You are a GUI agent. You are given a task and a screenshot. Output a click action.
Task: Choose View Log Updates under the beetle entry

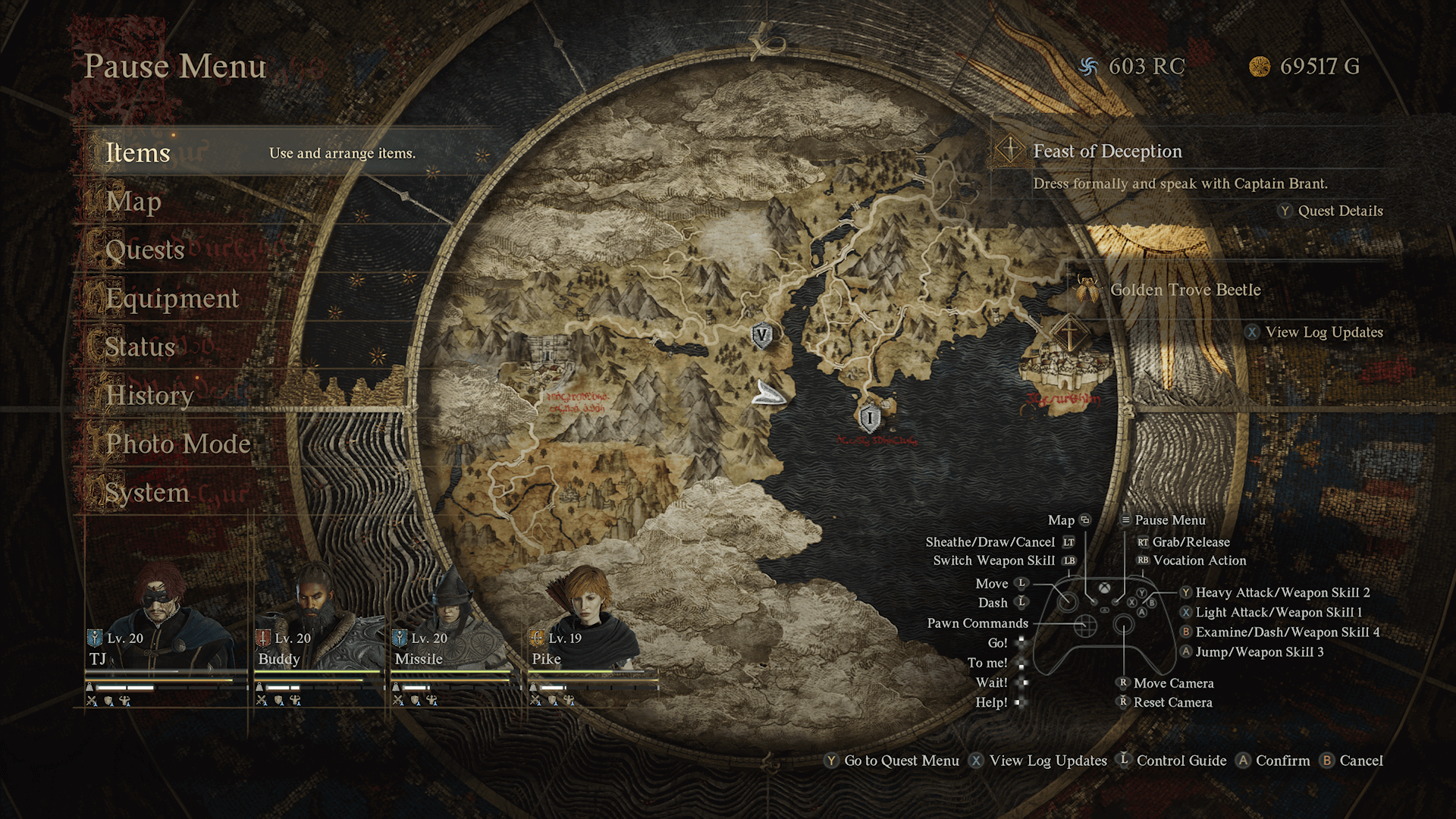click(x=1323, y=332)
